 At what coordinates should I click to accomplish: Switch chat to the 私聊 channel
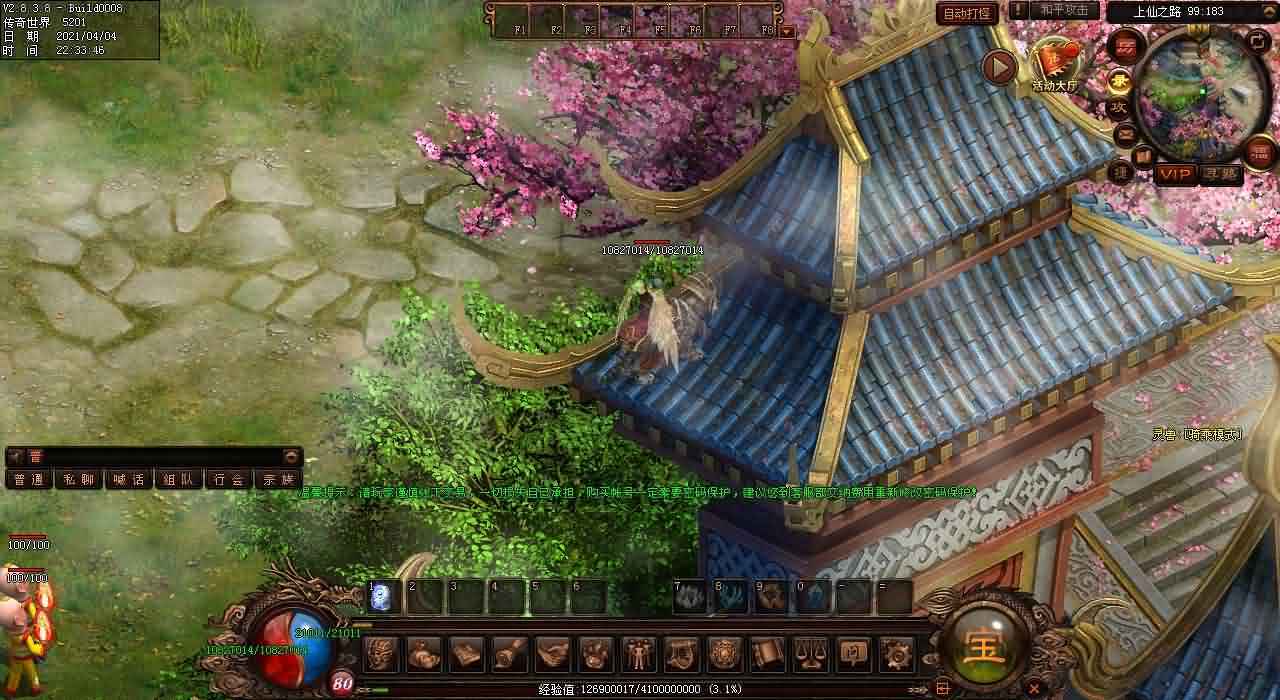78,479
